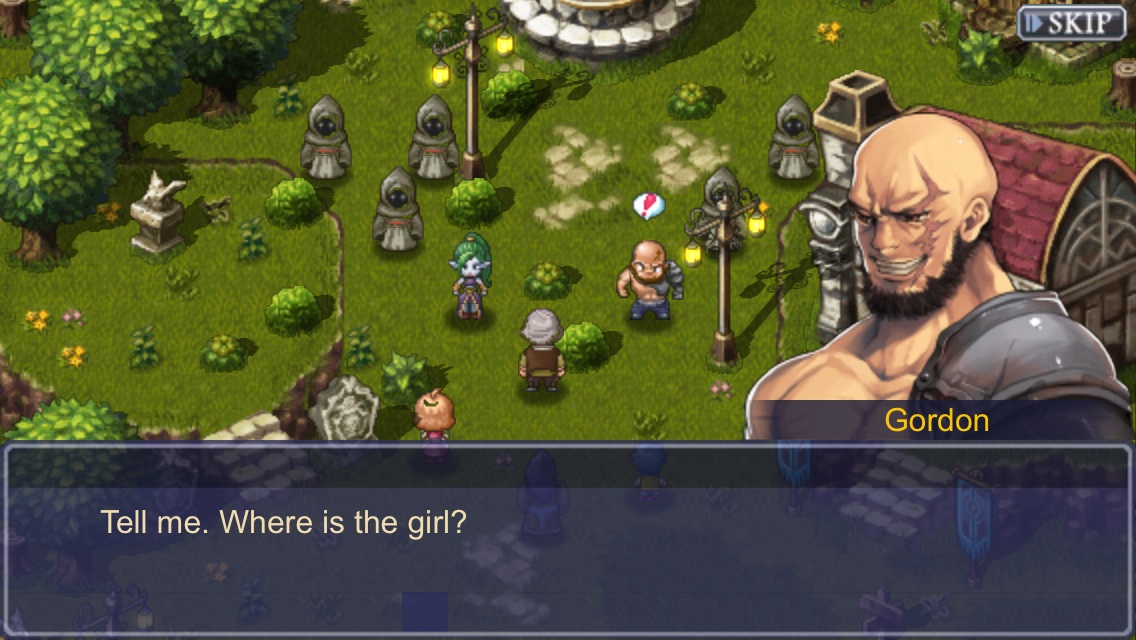Advance the dialogue box reading 'Where is the girl?'
This screenshot has height=640, width=1136.
click(x=567, y=538)
